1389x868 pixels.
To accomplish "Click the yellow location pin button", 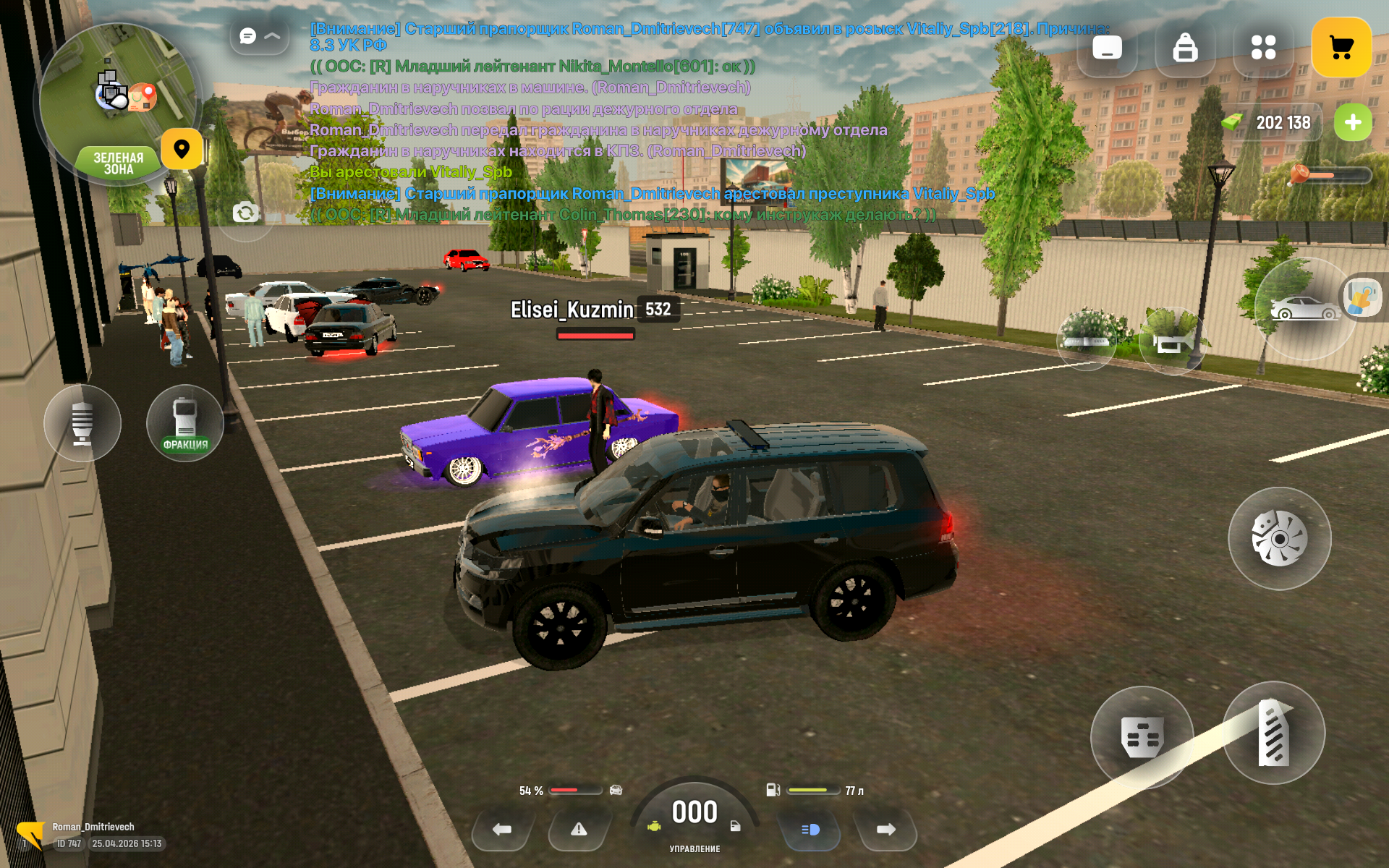I will pos(182,149).
